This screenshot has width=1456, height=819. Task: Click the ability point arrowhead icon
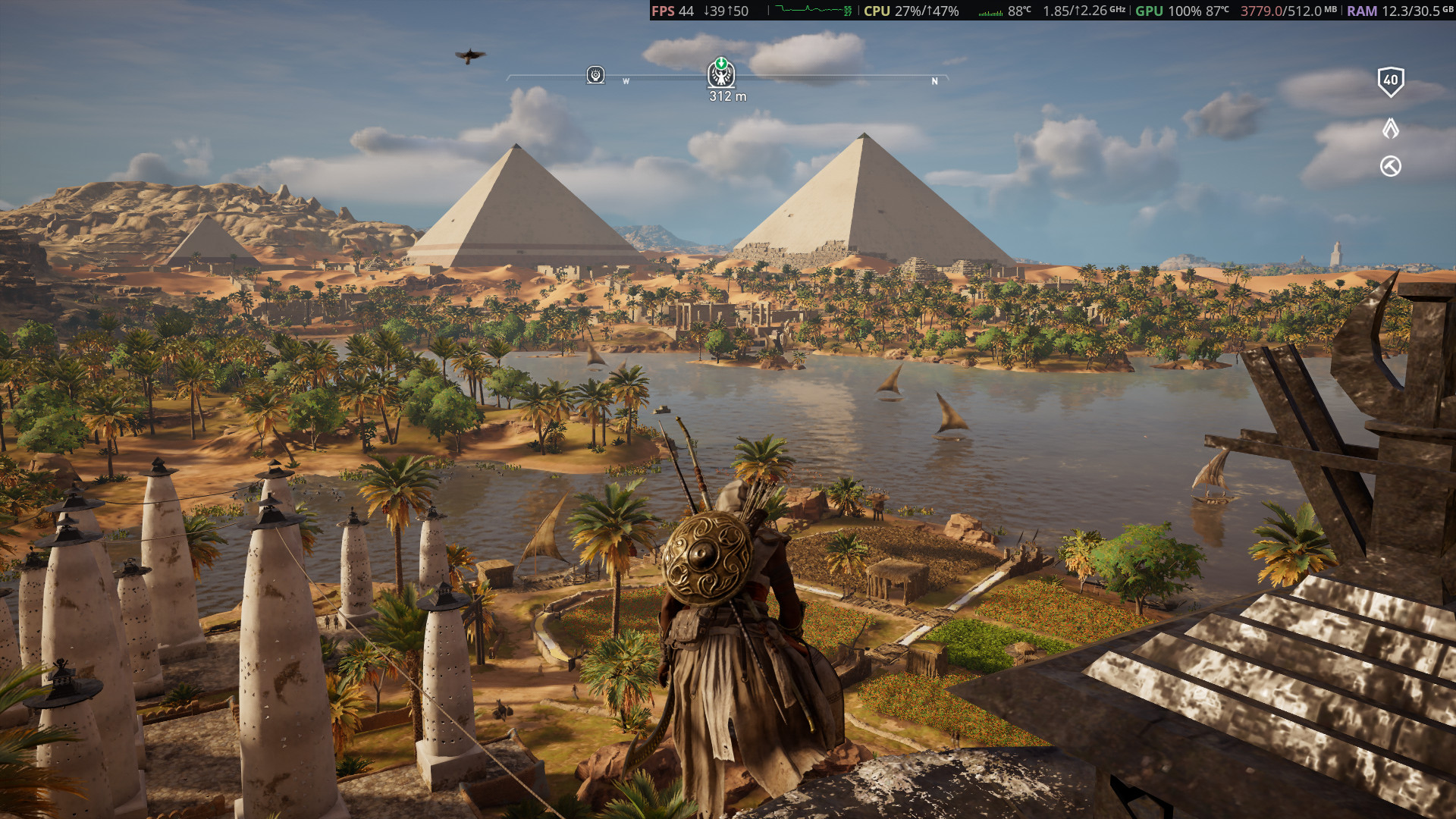1390,128
